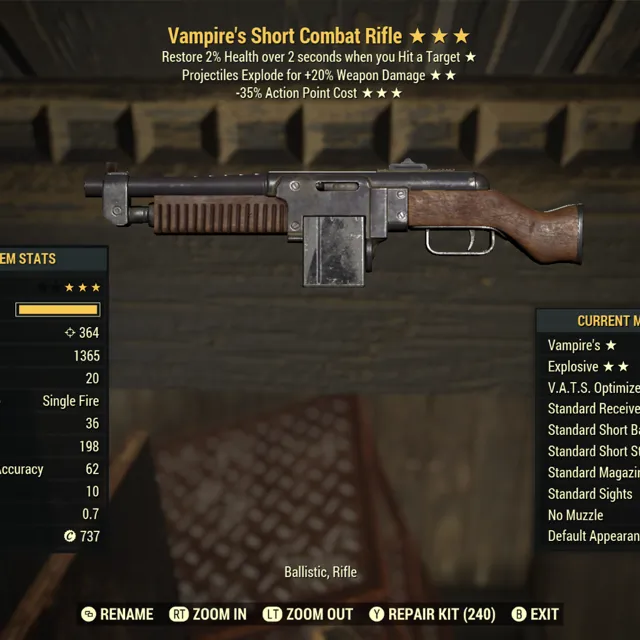Select the Standard Short Barrel row
The image size is (640, 640).
click(x=593, y=430)
